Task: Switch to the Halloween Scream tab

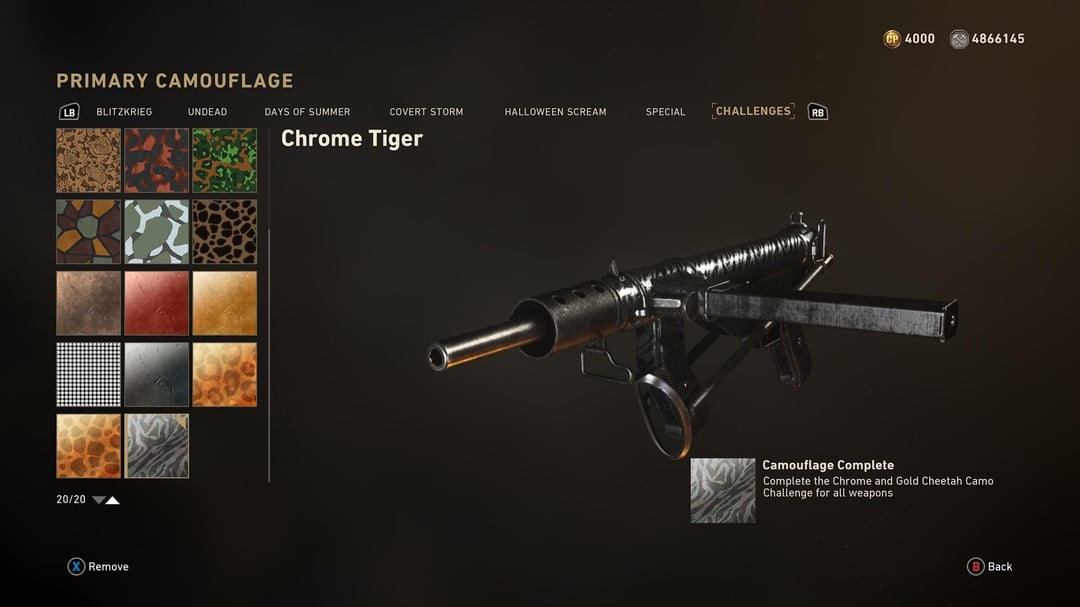Action: 555,112
